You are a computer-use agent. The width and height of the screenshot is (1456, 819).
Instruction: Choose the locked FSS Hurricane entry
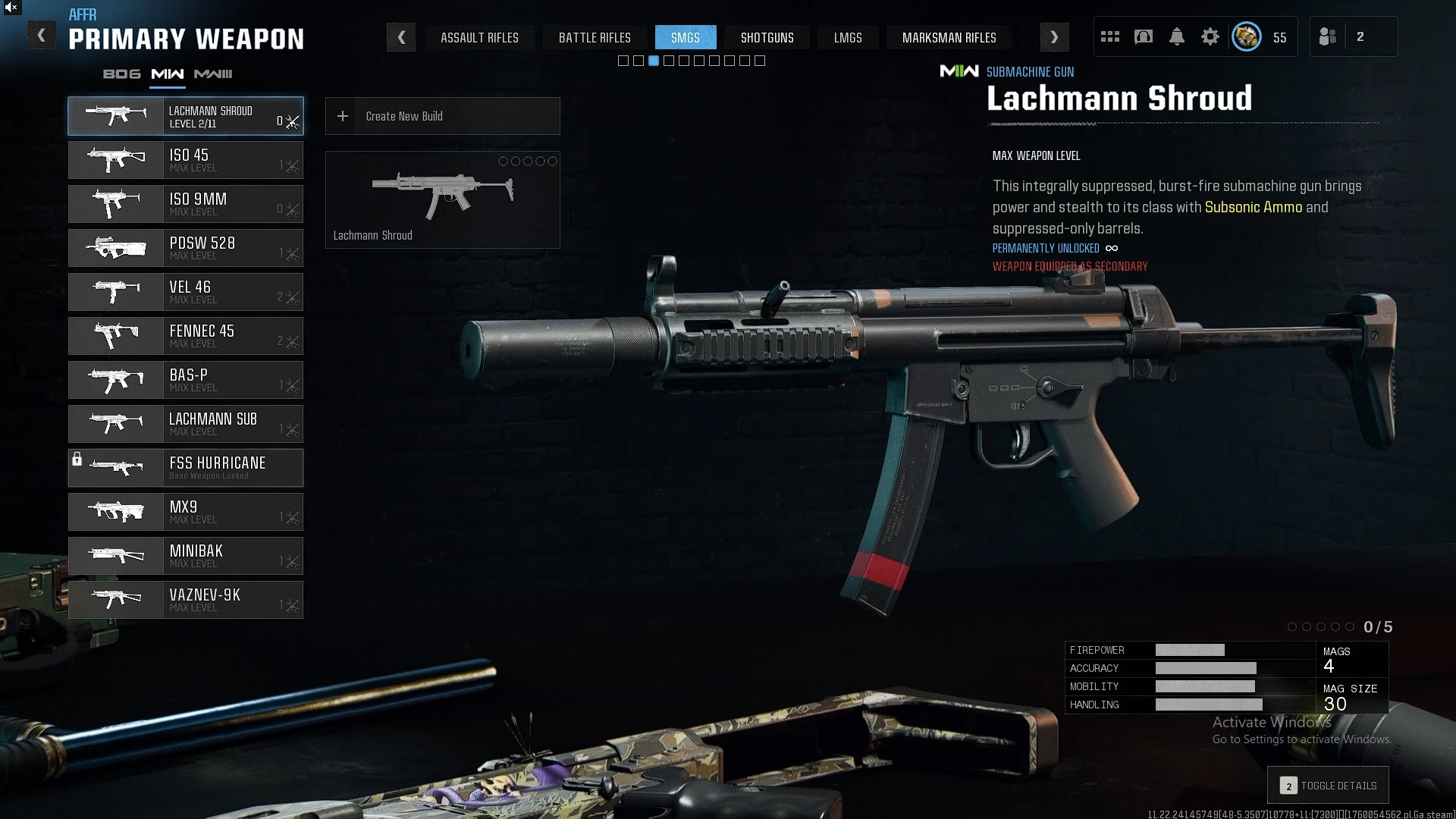pos(186,468)
